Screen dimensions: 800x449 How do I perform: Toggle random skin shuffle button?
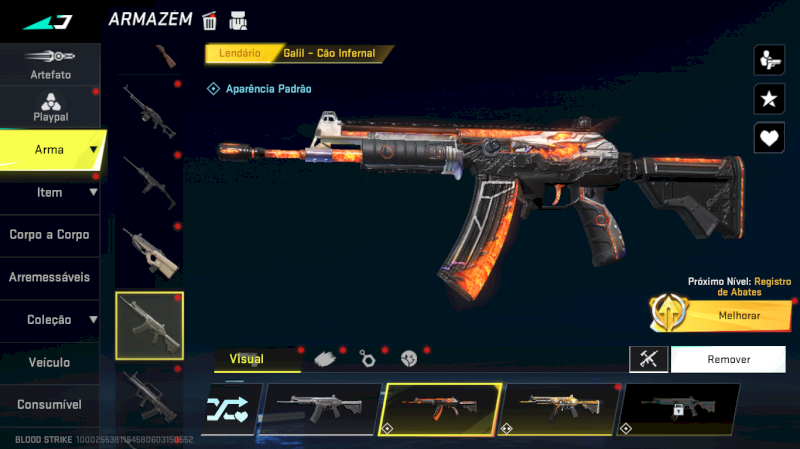pyautogui.click(x=231, y=408)
